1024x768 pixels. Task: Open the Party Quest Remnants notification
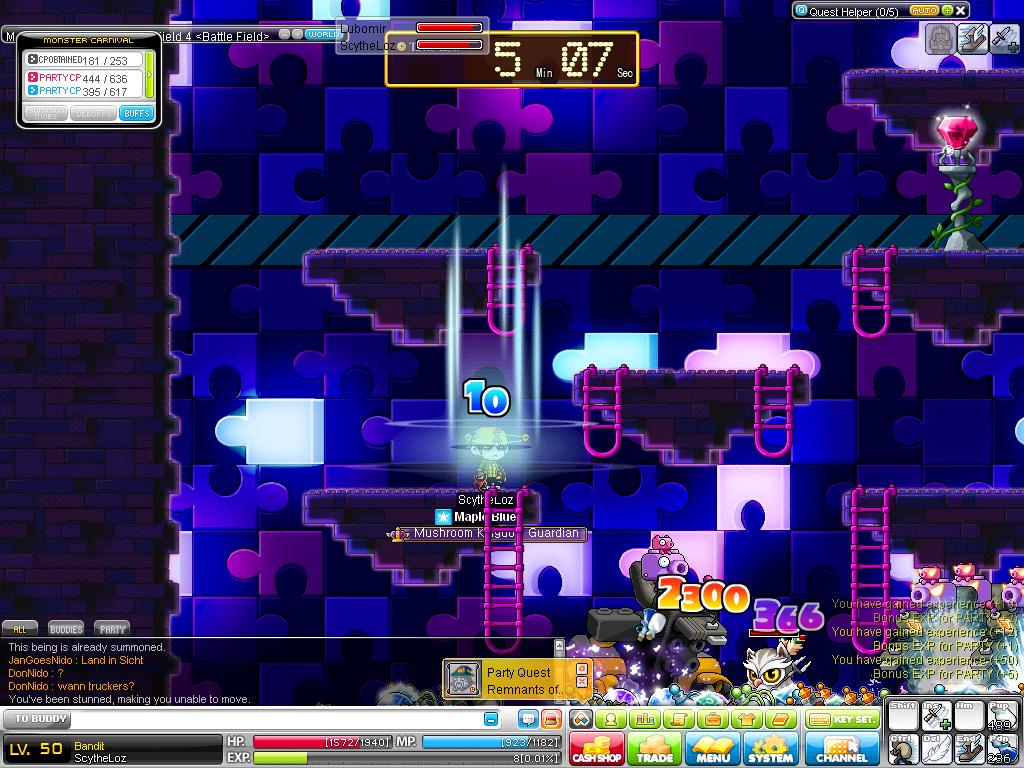click(518, 680)
